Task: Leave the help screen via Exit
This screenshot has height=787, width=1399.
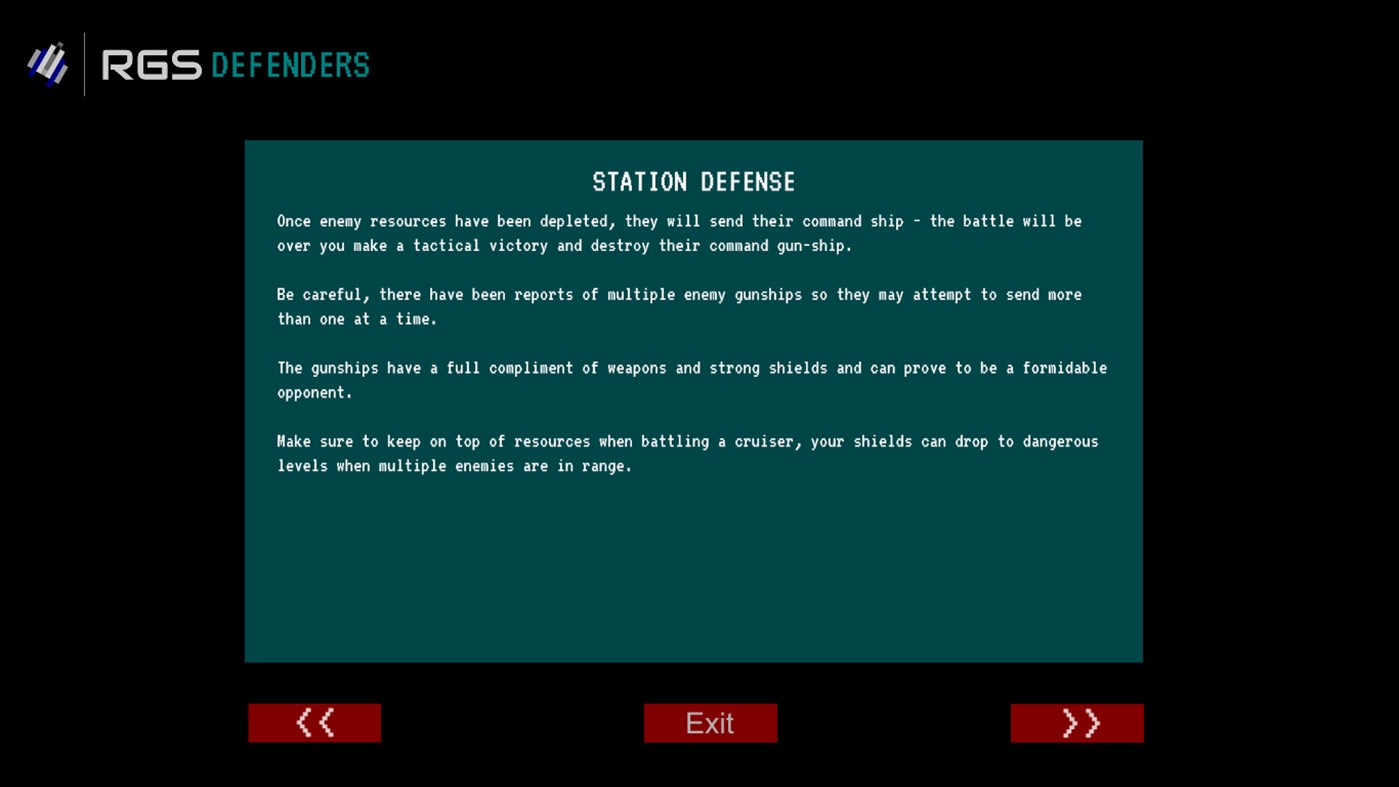Action: click(710, 722)
